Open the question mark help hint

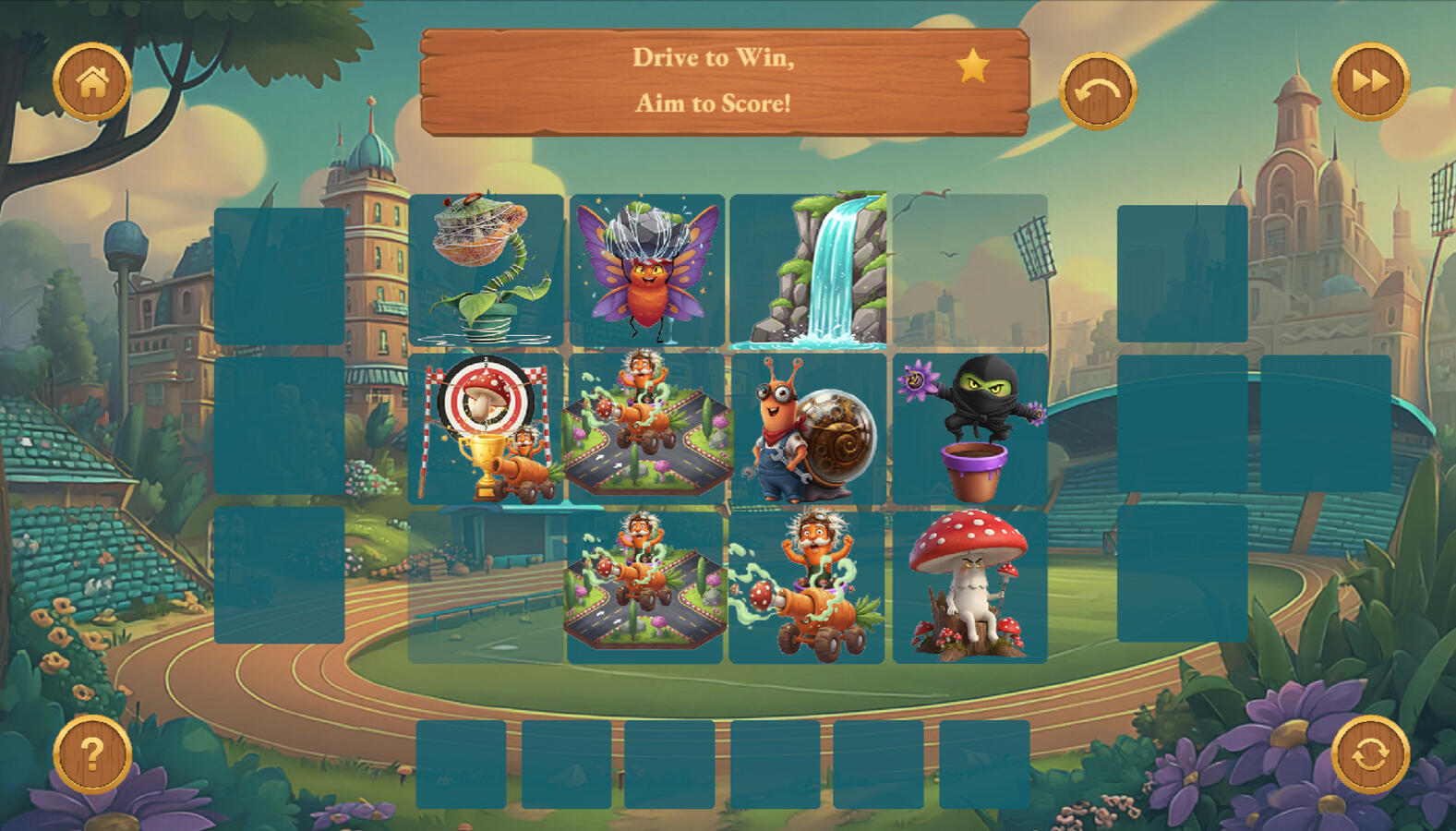click(92, 753)
